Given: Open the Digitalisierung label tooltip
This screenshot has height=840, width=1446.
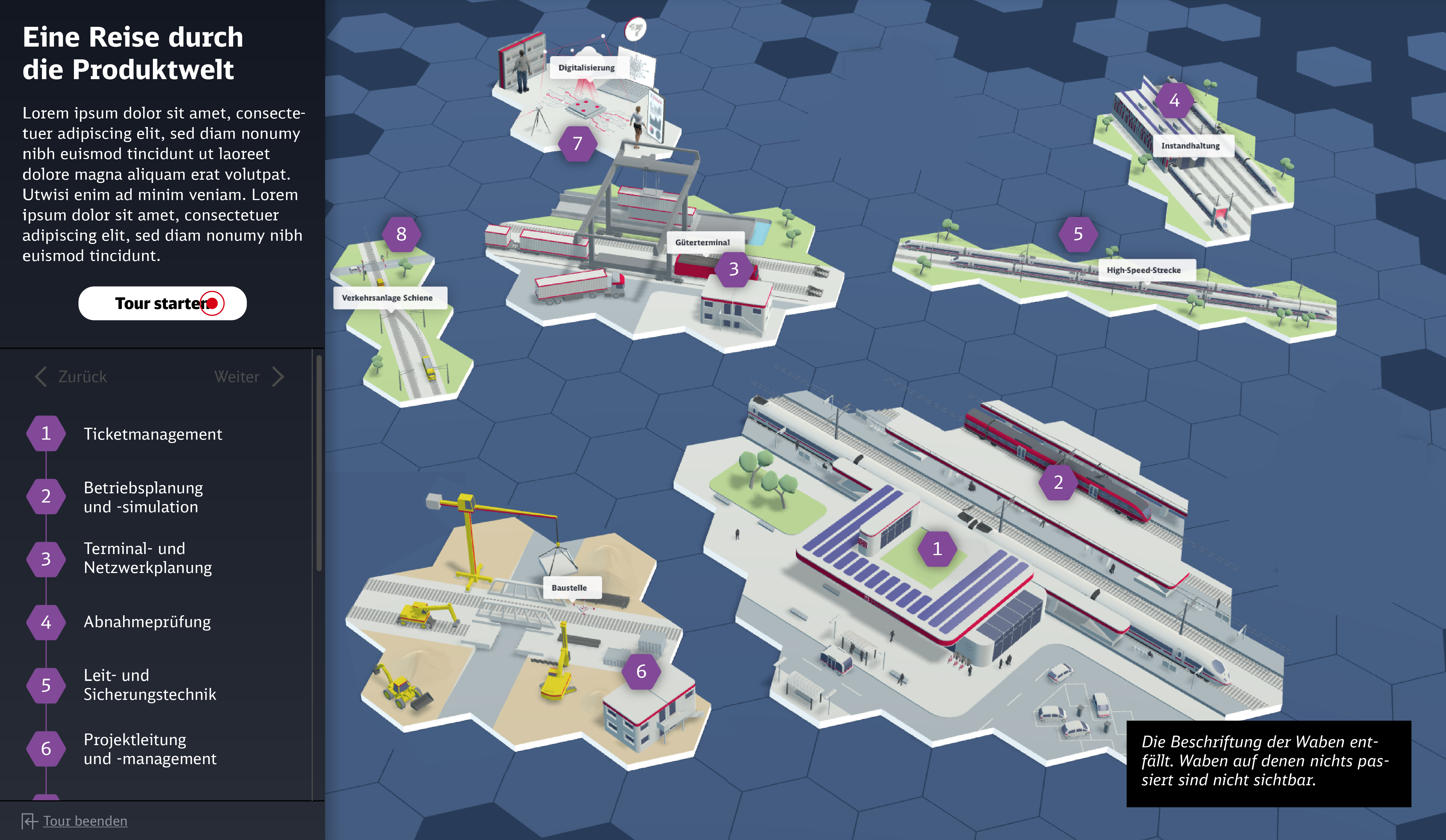Looking at the screenshot, I should tap(586, 67).
